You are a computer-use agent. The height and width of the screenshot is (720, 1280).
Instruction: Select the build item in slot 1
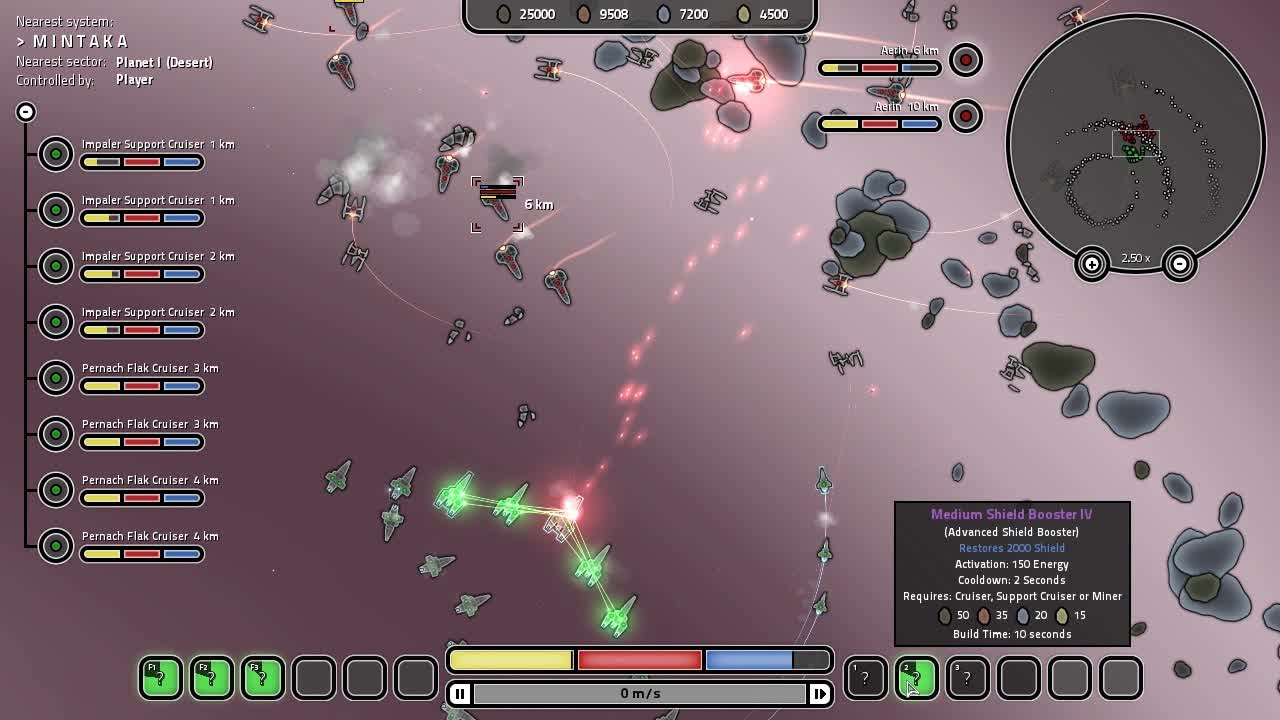coord(865,678)
